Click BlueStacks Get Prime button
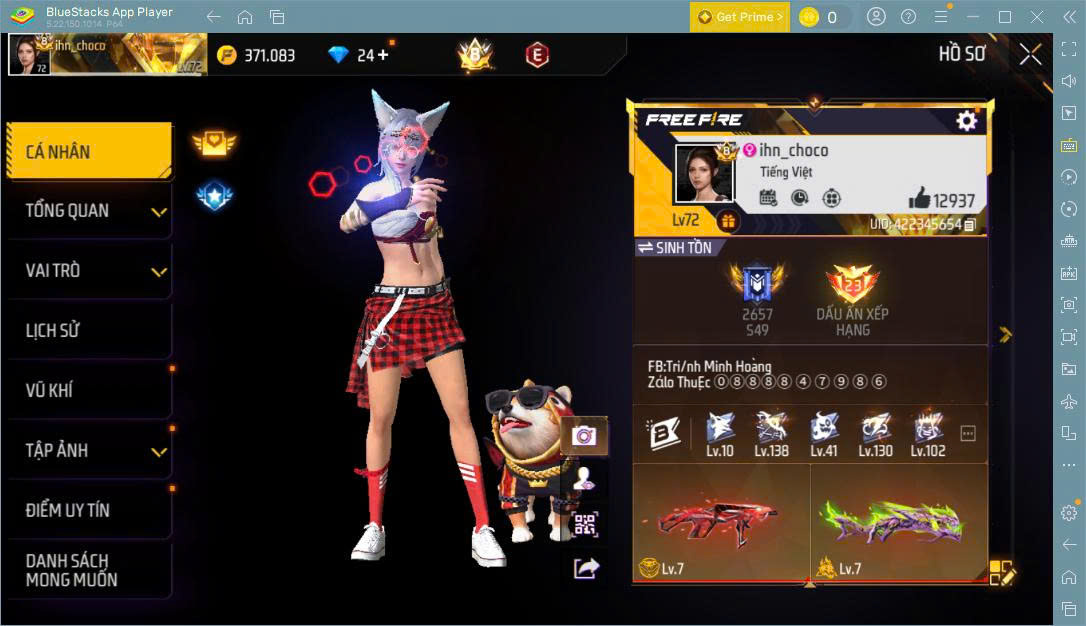The width and height of the screenshot is (1086, 626). [740, 17]
